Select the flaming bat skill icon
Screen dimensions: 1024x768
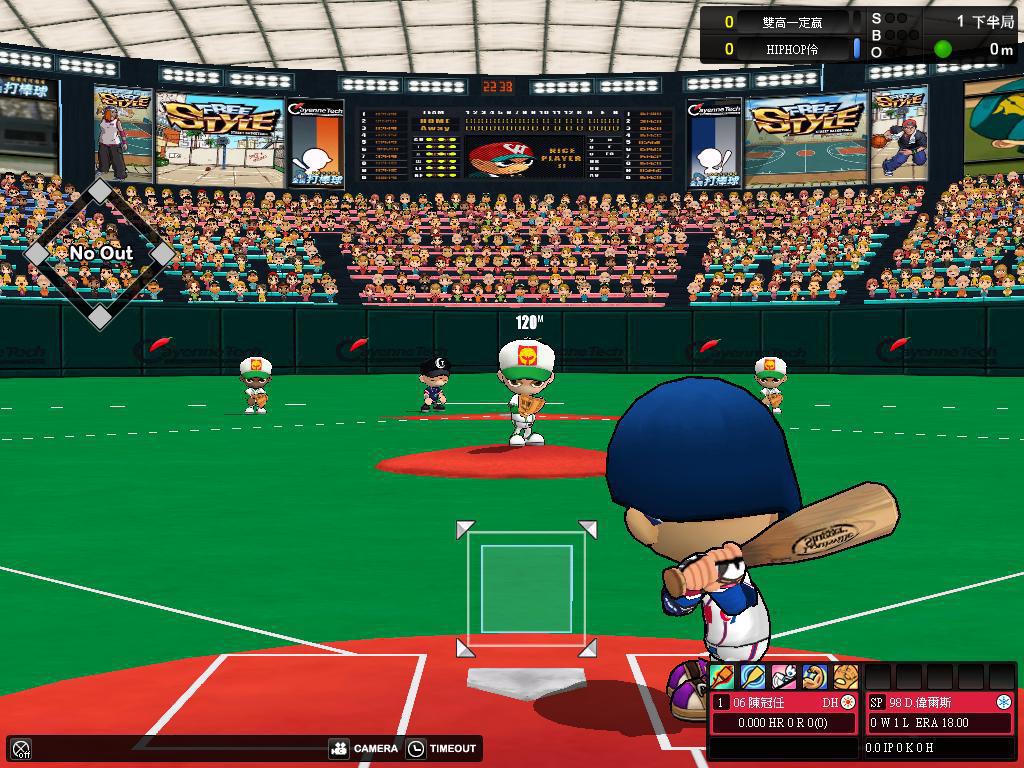(722, 677)
